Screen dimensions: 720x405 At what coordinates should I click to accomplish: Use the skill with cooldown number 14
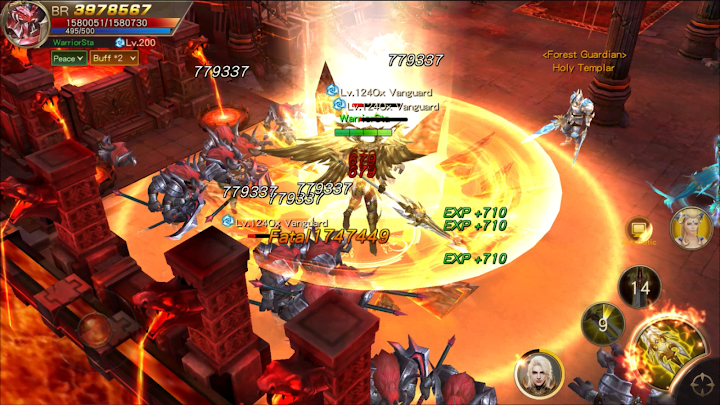tap(639, 287)
